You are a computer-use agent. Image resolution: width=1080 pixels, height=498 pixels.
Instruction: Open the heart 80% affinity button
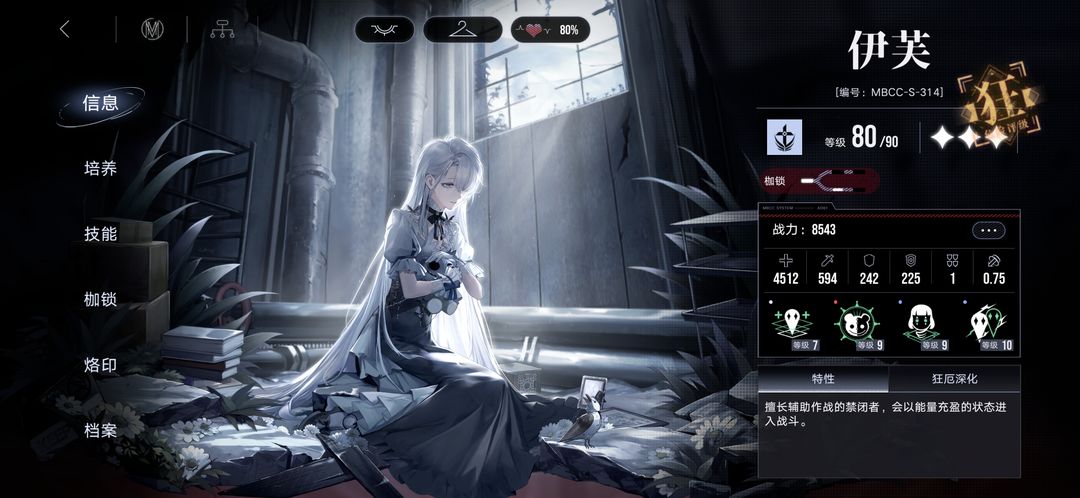(550, 30)
